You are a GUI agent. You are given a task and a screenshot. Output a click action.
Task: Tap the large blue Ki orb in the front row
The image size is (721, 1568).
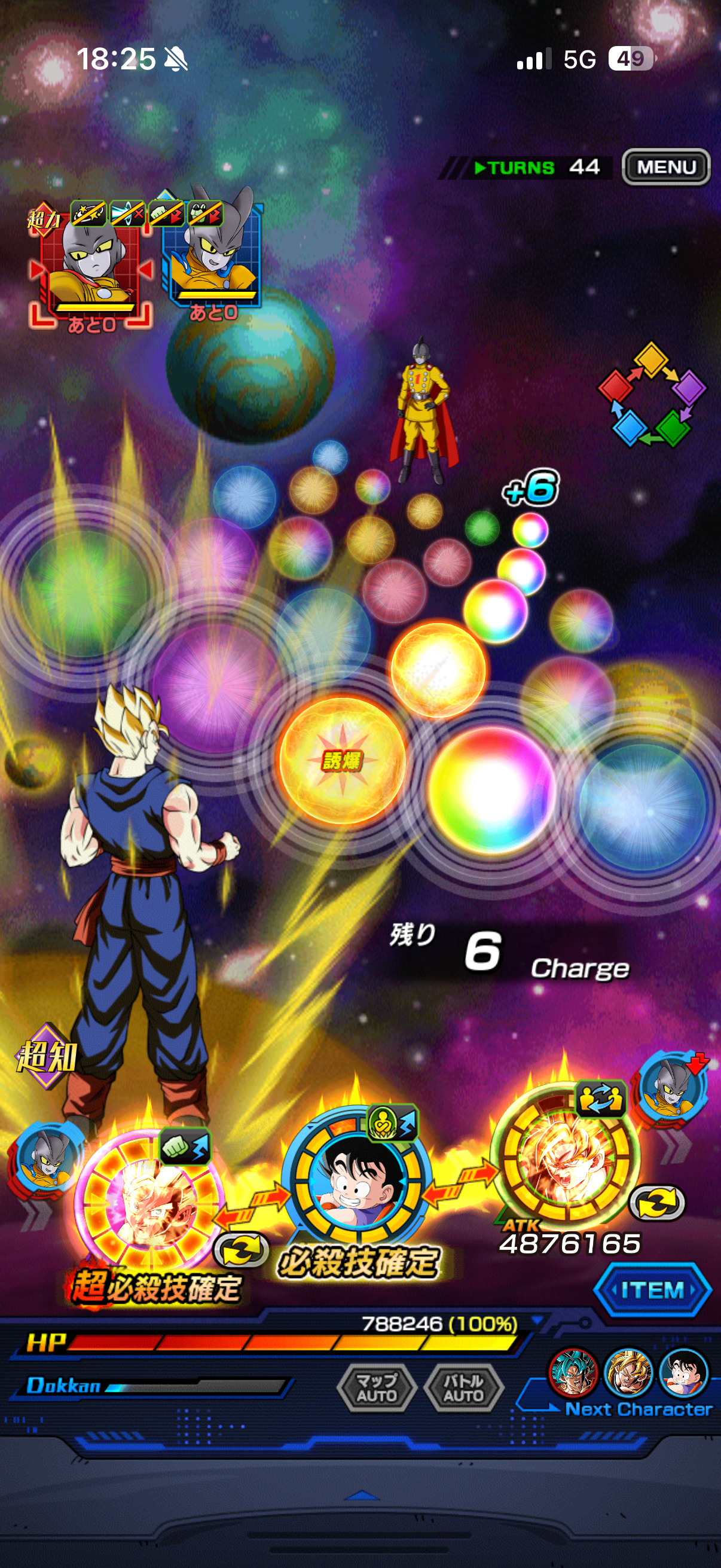[x=642, y=806]
